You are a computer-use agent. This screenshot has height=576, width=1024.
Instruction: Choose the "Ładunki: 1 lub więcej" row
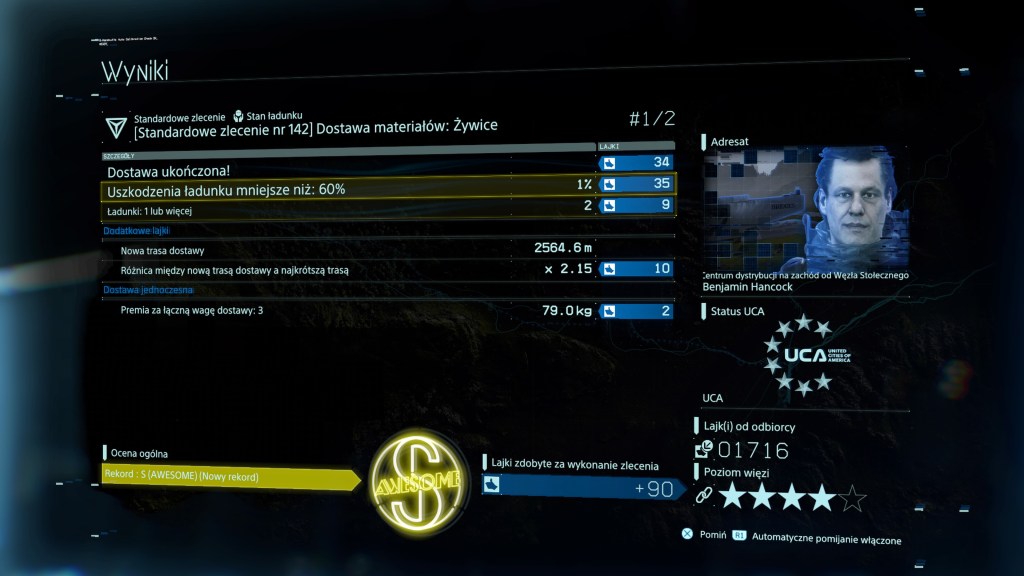coord(388,207)
